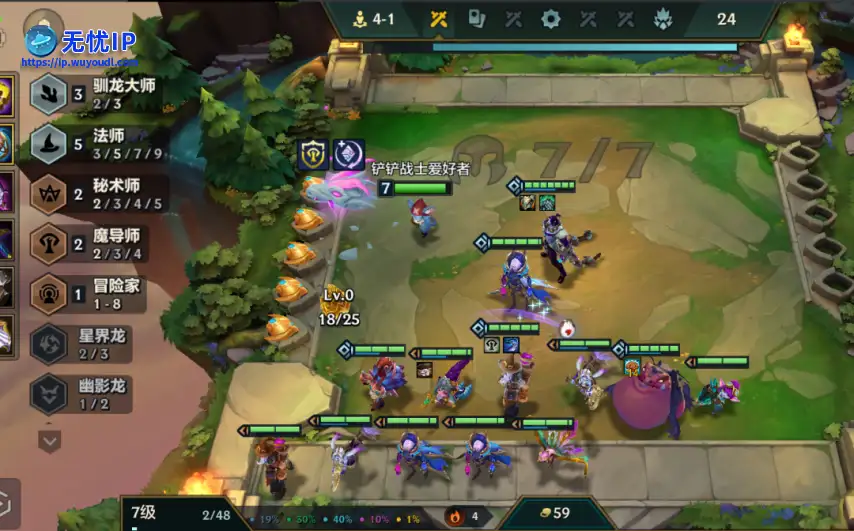Open the hexagon button at the screen edge
The height and width of the screenshot is (531, 854).
(x=6, y=503)
